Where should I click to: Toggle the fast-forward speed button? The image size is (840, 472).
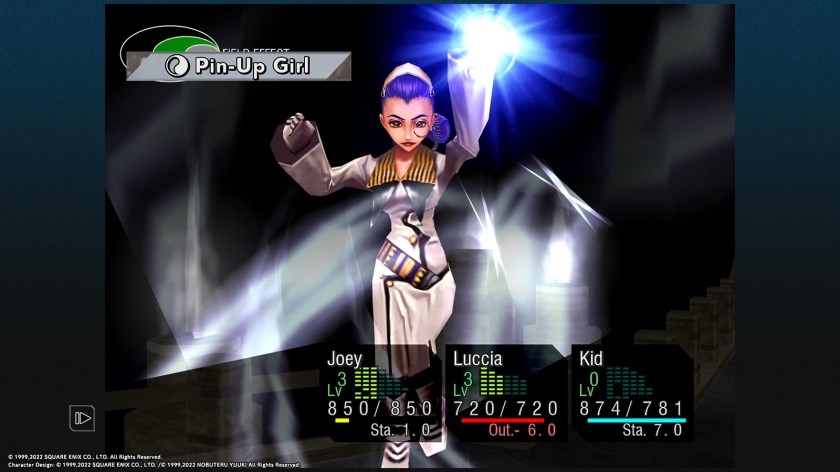click(x=82, y=418)
